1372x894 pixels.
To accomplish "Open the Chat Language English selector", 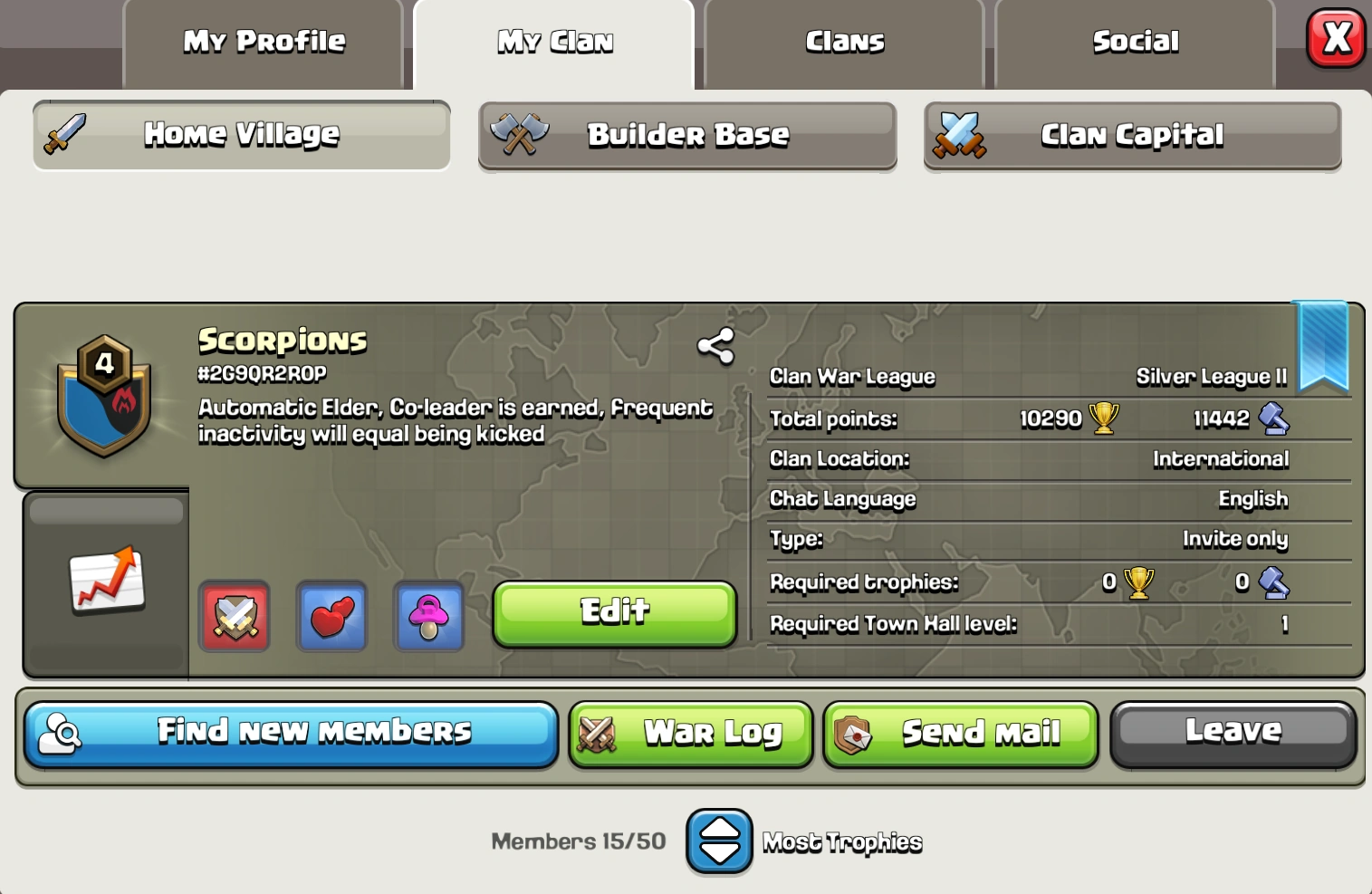I will (1254, 499).
